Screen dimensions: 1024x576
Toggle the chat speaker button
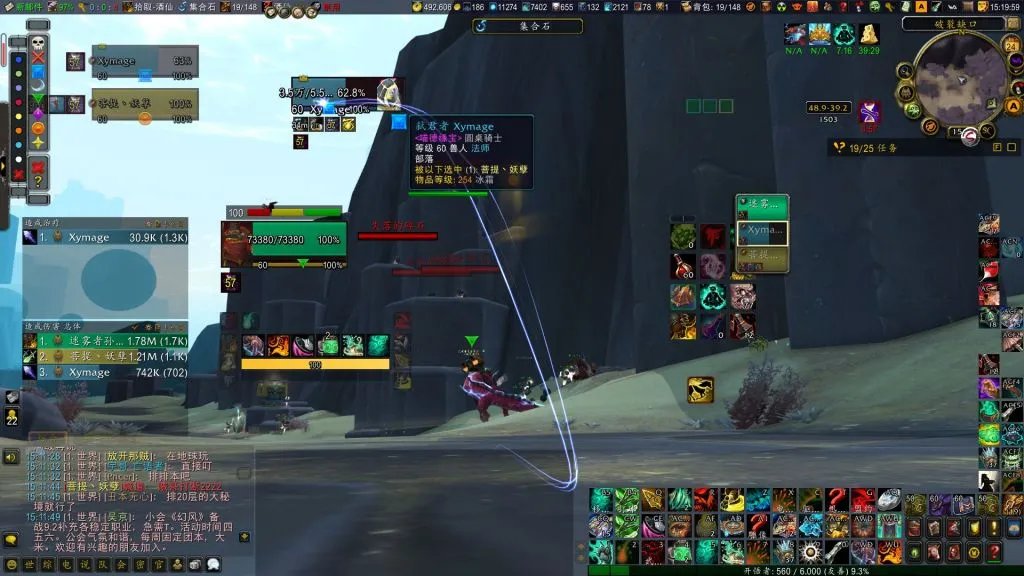pos(11,457)
